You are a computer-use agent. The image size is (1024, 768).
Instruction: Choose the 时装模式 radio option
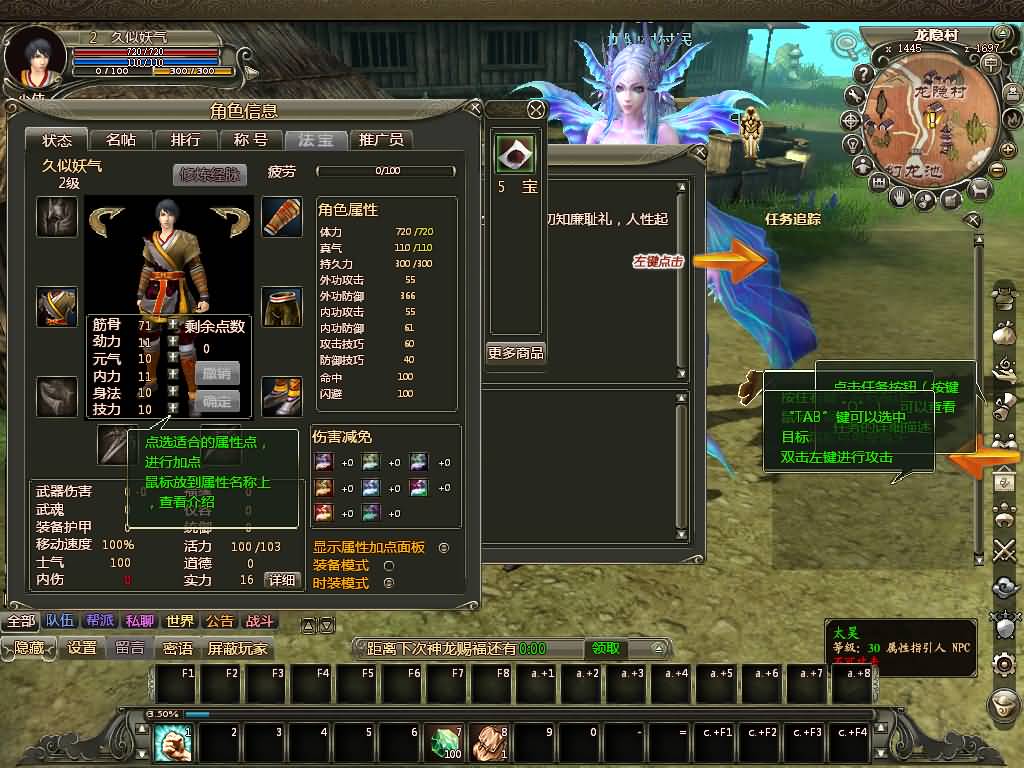[389, 583]
